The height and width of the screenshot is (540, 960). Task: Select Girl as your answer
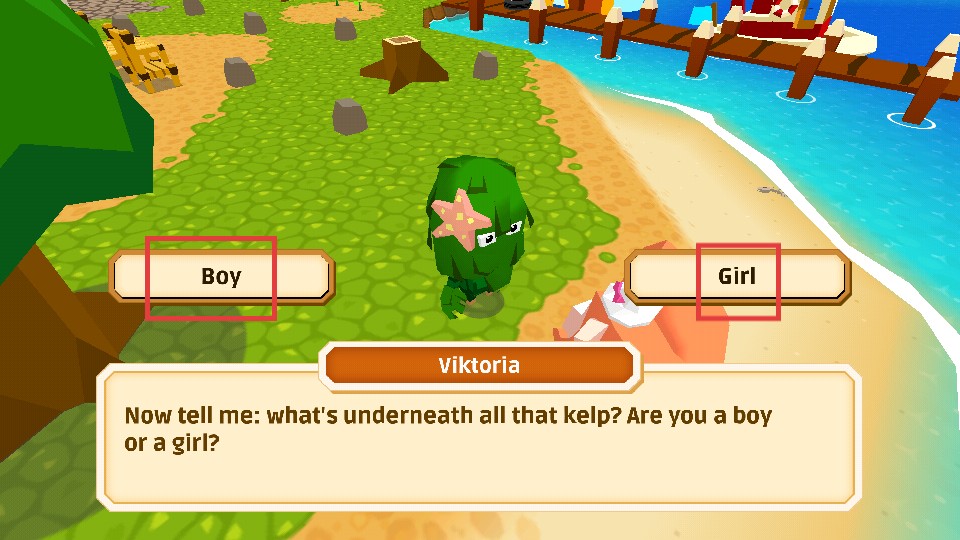click(x=737, y=277)
